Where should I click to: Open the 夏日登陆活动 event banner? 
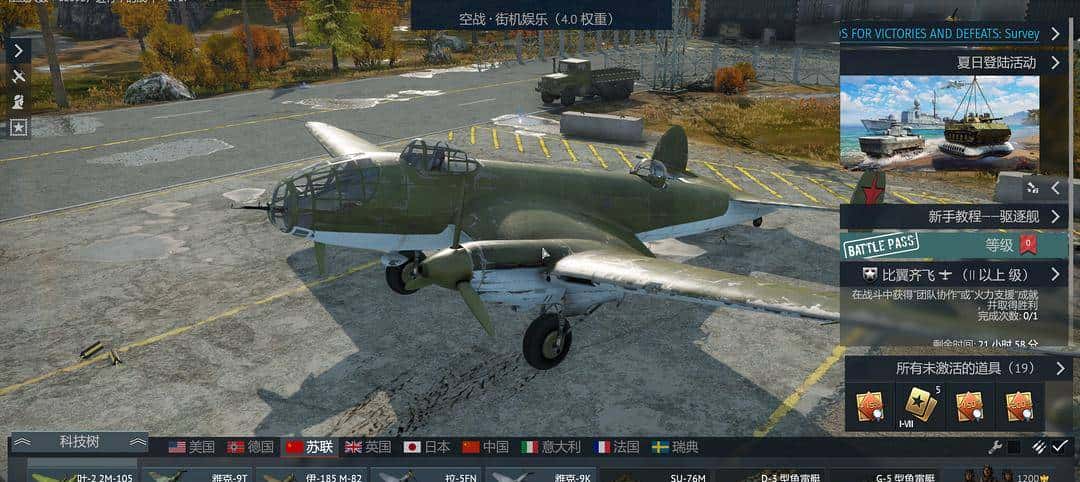[952, 62]
